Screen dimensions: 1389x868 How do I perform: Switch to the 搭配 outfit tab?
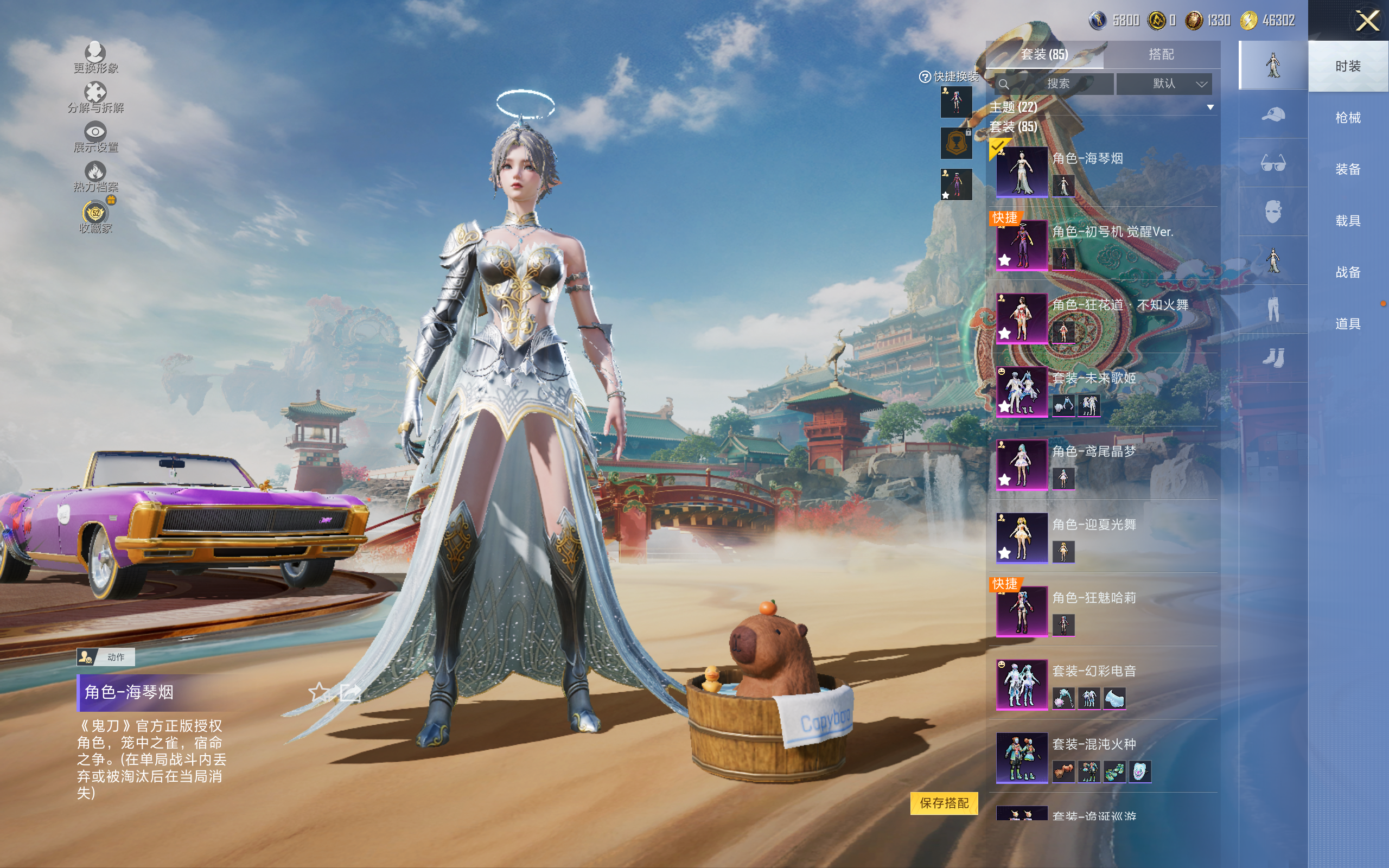tap(1161, 55)
